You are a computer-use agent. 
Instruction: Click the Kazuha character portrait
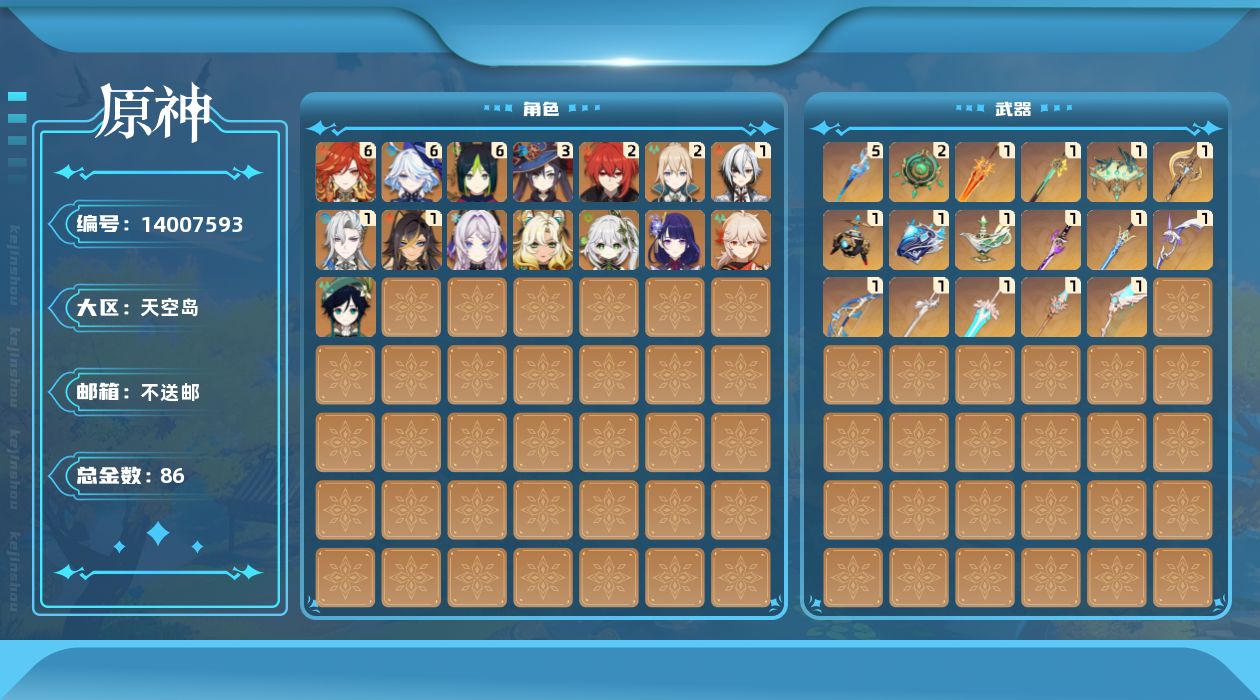741,240
